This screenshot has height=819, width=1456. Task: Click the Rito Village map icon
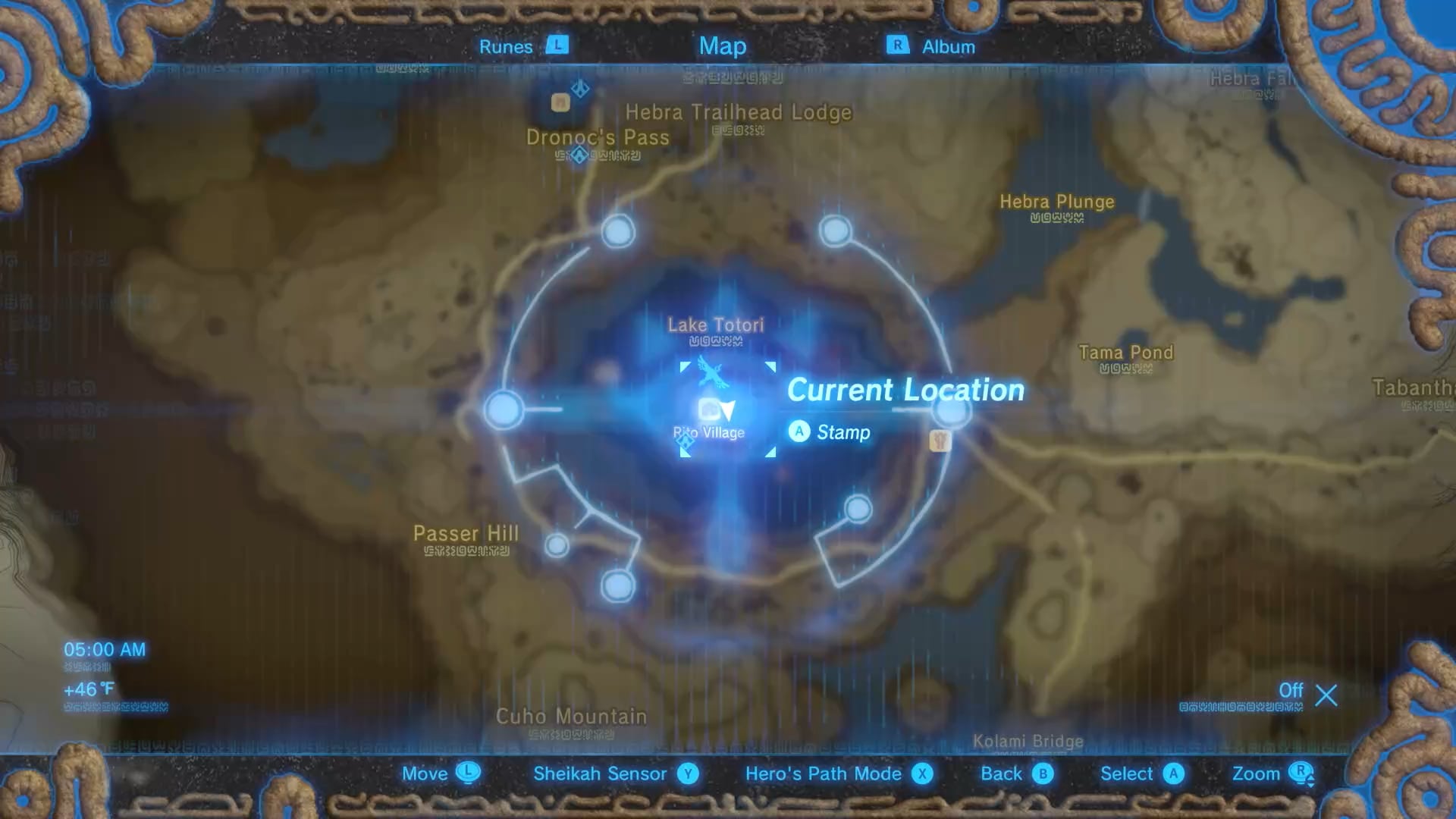pyautogui.click(x=710, y=410)
